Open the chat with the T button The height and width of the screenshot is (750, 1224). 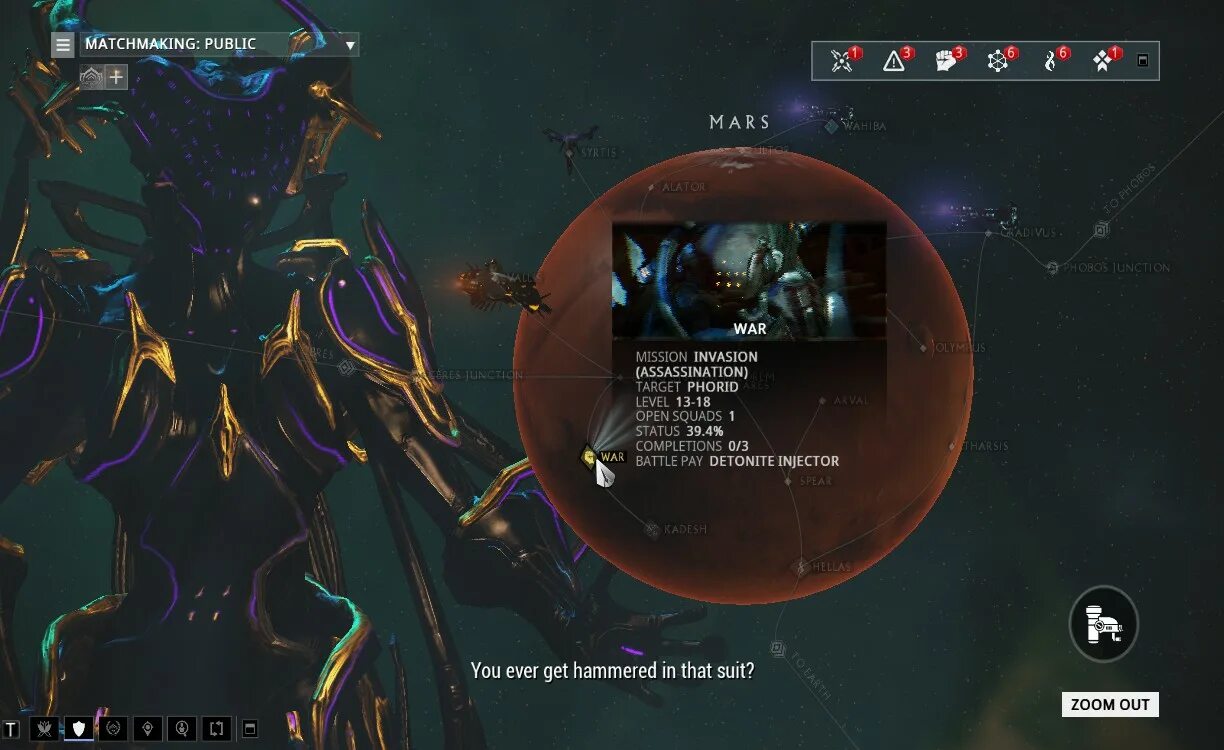pyautogui.click(x=11, y=728)
